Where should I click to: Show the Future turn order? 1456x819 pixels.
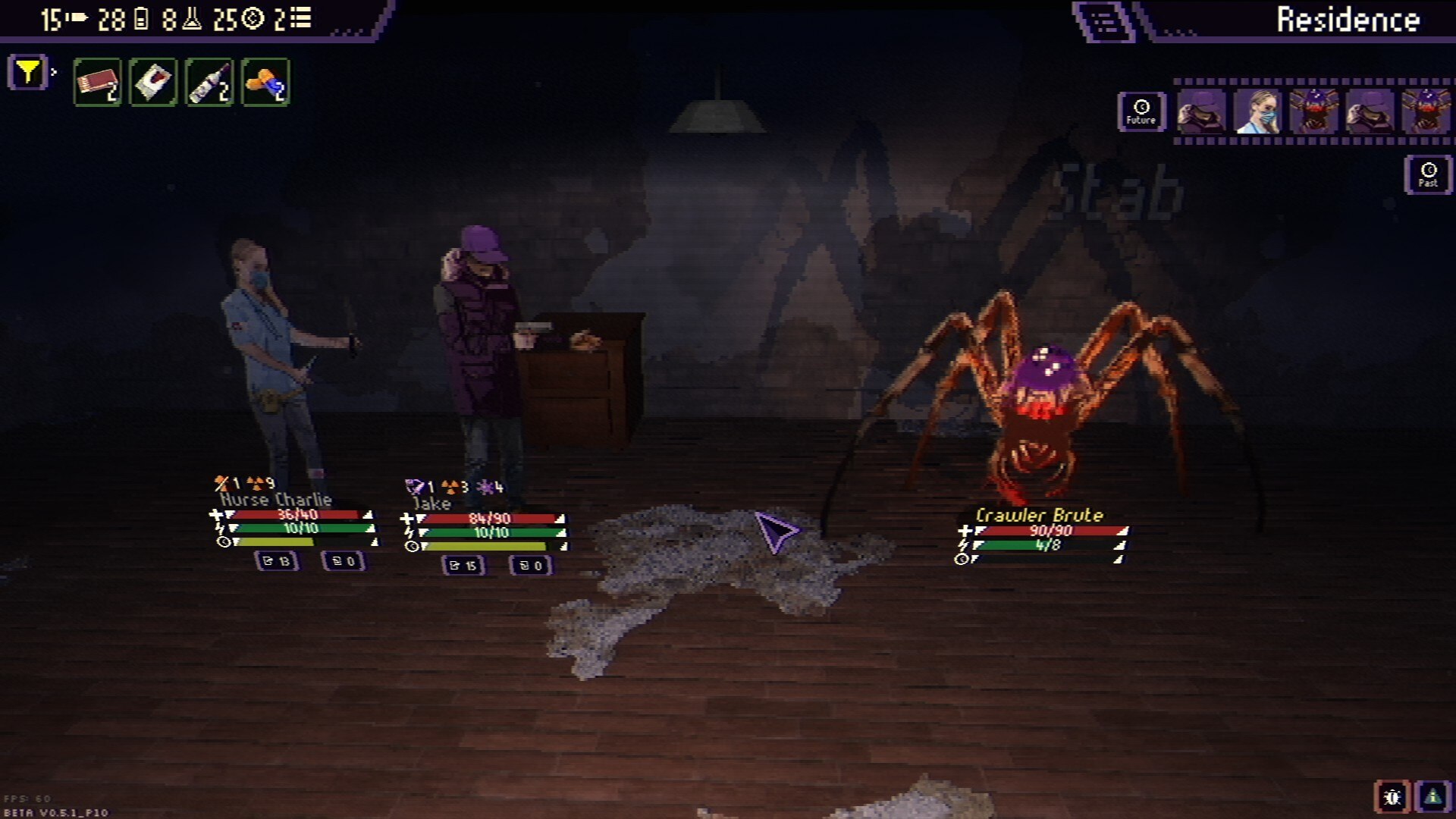click(x=1141, y=111)
